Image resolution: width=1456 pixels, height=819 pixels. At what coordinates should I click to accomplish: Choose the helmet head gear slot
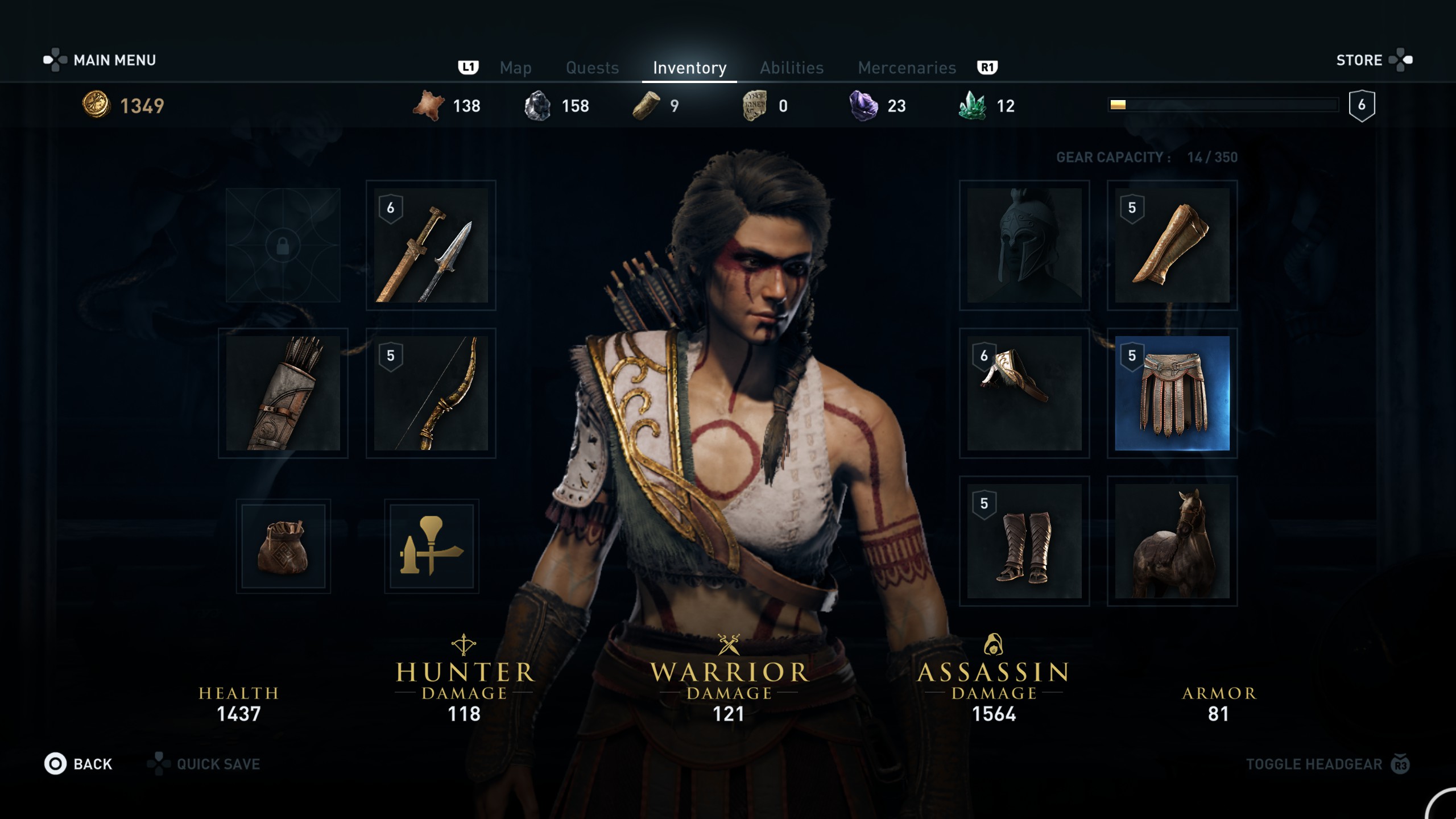1024,245
